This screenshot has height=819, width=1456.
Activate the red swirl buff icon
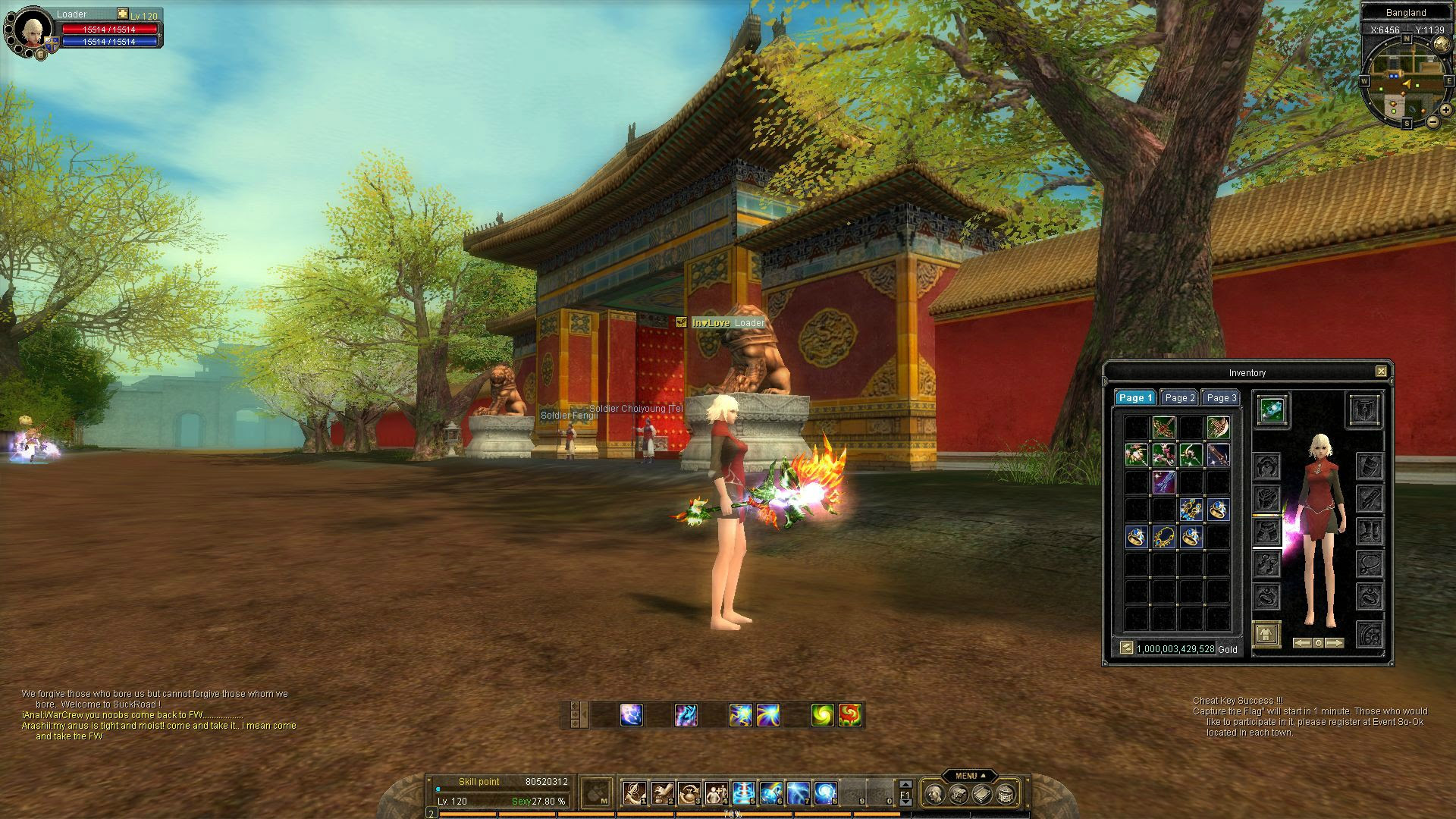tap(849, 714)
